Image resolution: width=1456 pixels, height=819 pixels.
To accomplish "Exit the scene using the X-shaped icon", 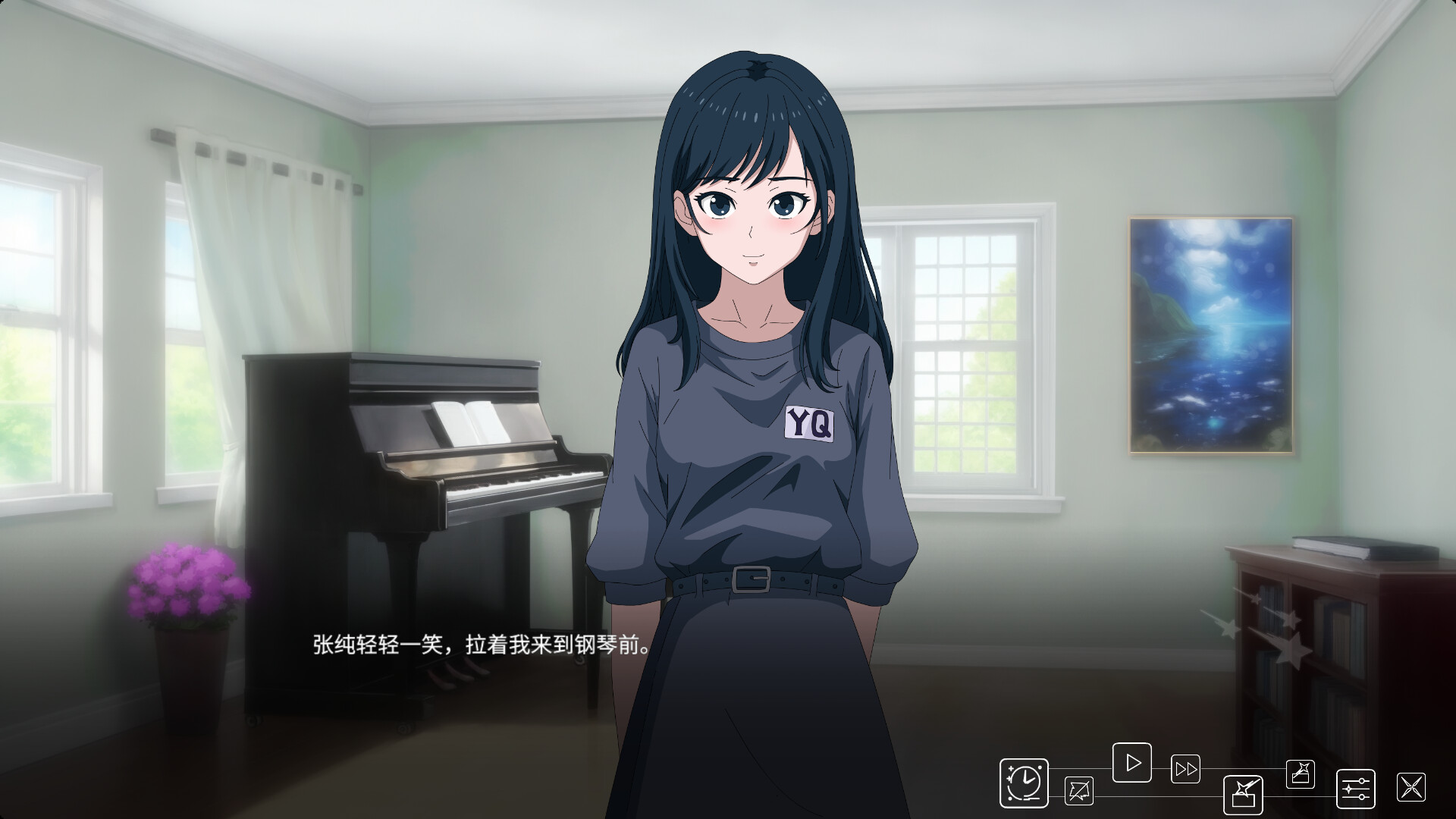I will click(x=1412, y=787).
